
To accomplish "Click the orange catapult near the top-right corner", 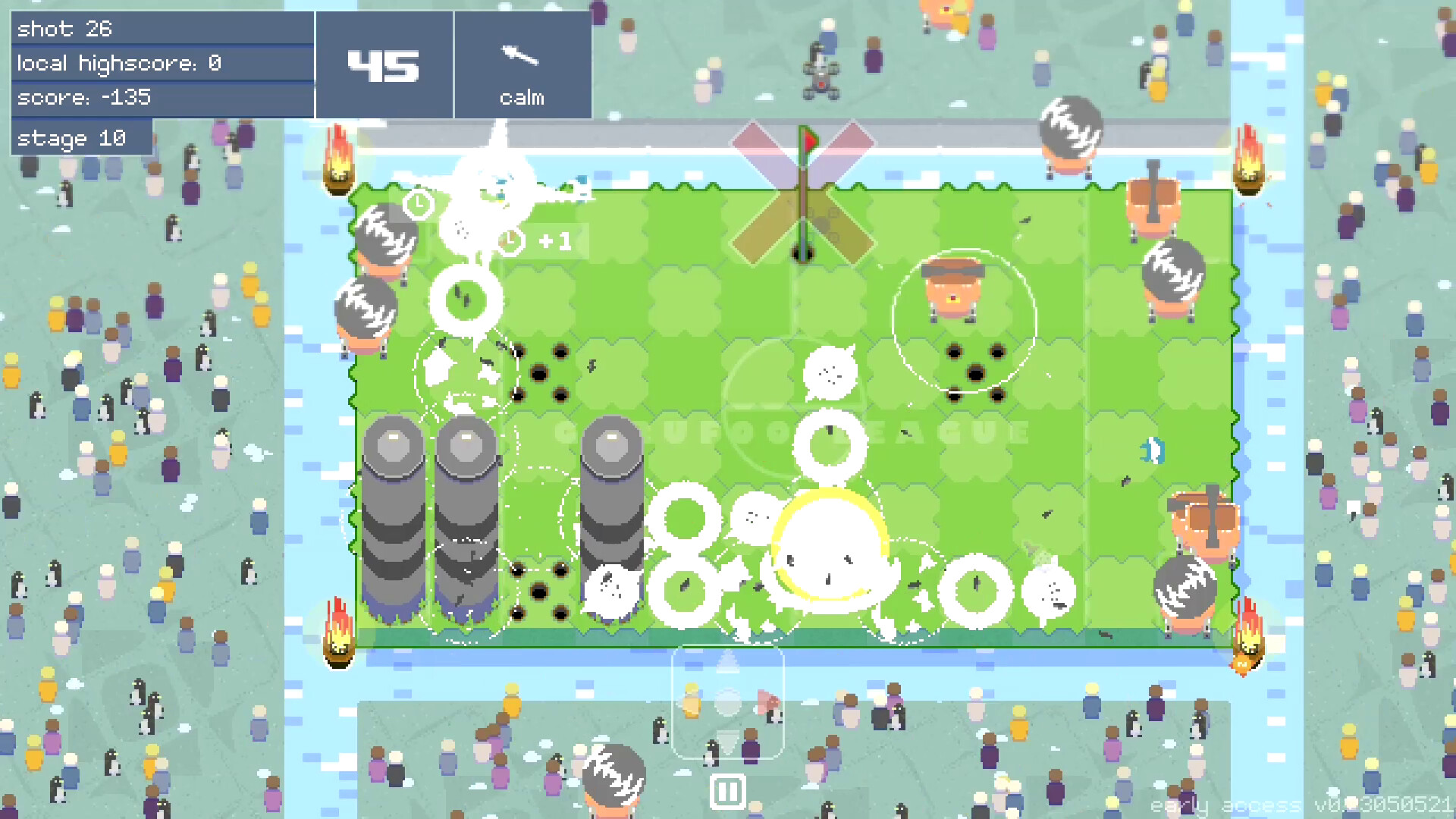I will 1153,206.
